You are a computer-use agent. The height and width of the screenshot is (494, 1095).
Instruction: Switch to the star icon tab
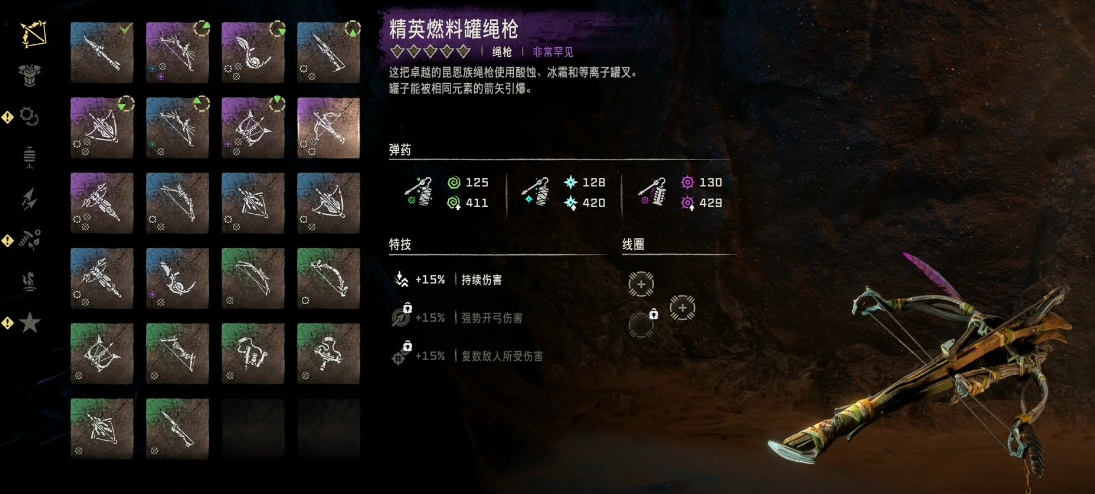coord(31,323)
